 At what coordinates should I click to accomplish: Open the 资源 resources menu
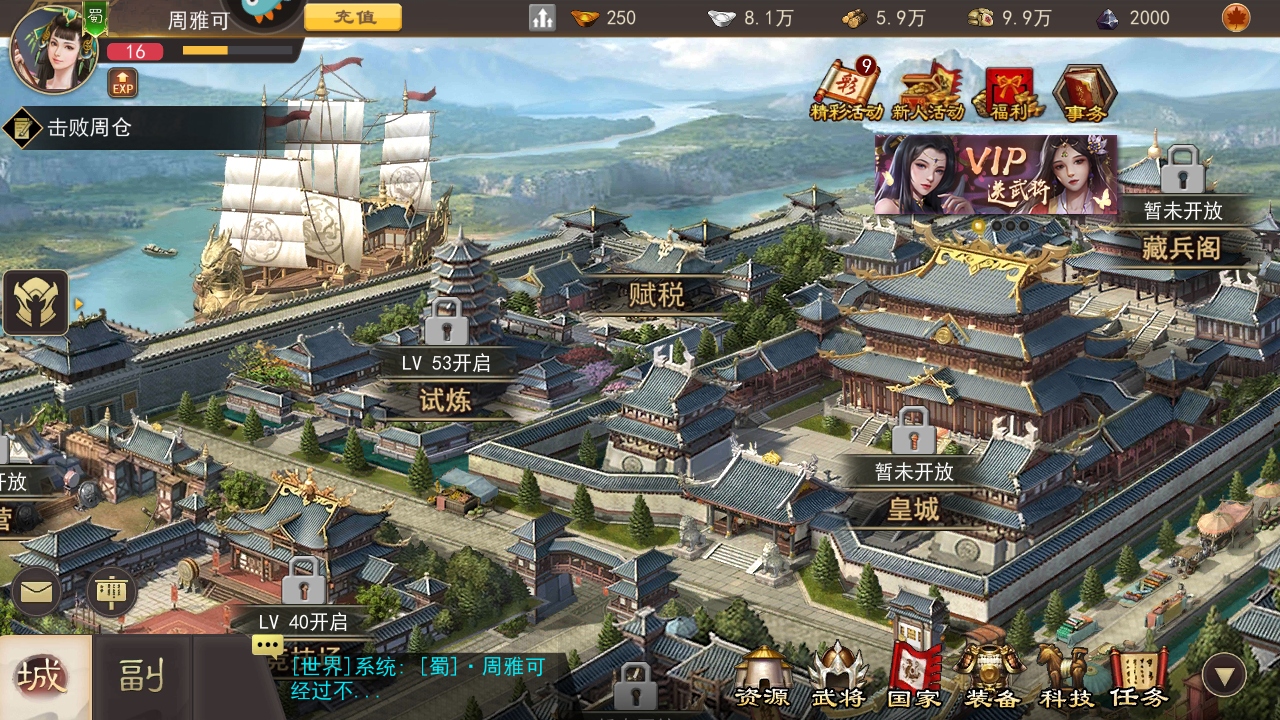[762, 676]
